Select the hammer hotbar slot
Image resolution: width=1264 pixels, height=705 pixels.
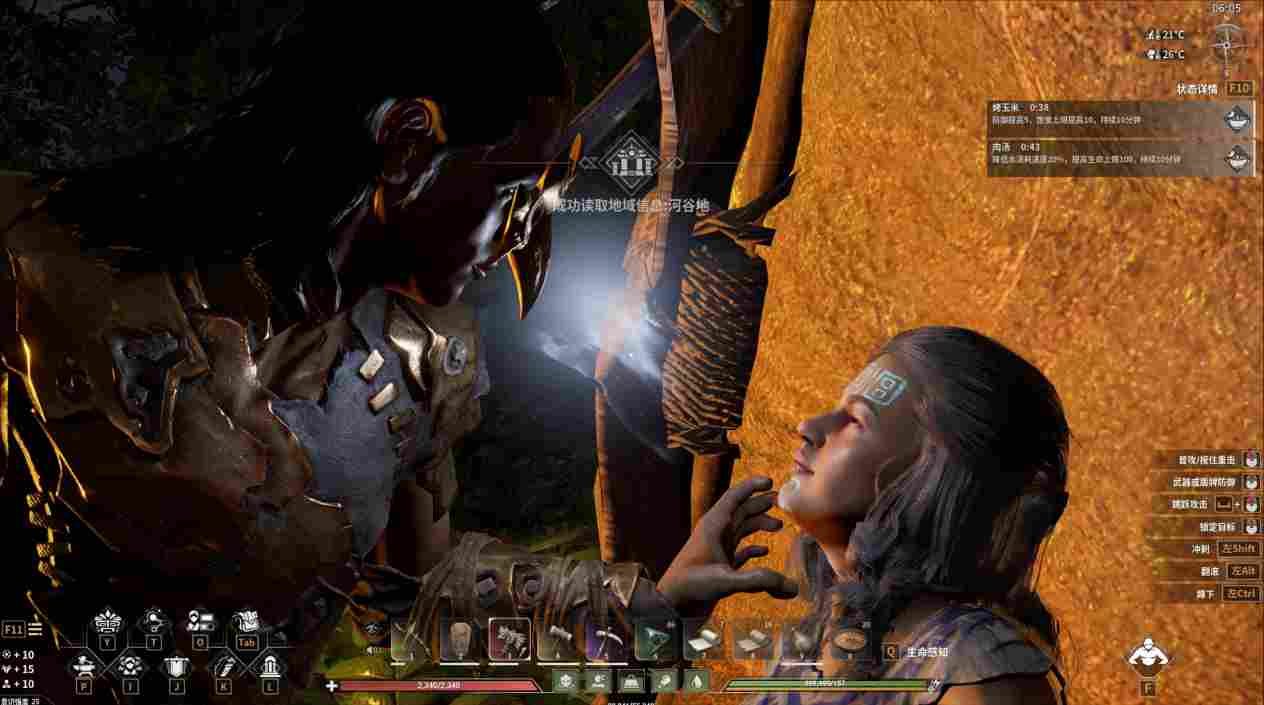558,640
